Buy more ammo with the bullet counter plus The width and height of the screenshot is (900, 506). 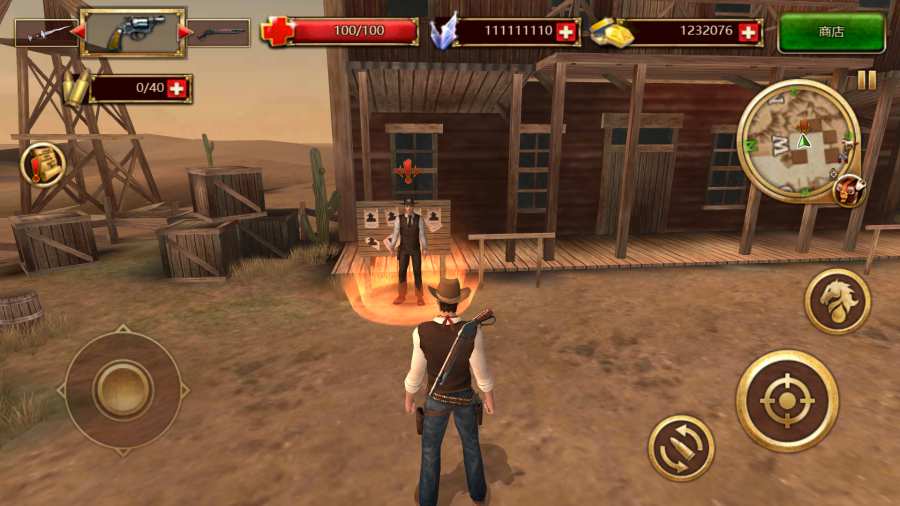178,89
